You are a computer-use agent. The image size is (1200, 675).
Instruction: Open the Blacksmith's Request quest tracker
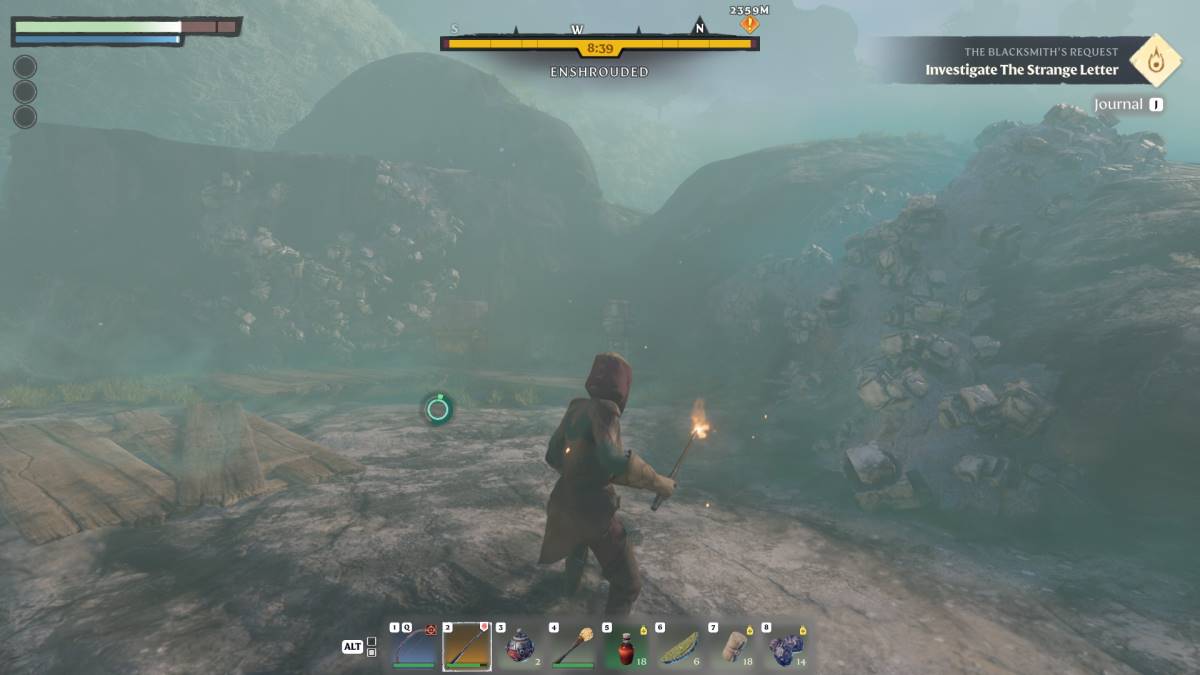[x=1020, y=61]
